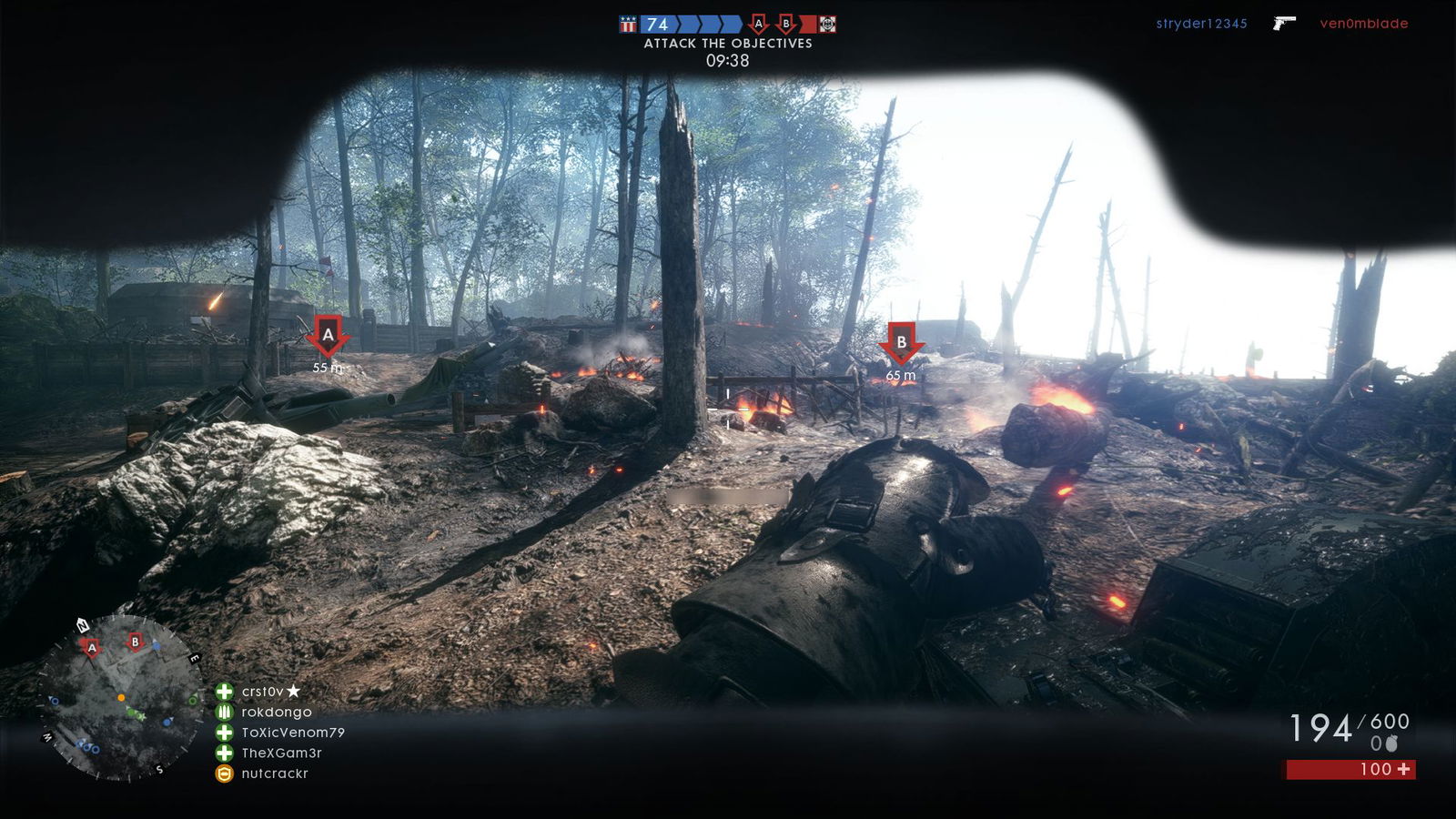The image size is (1456, 819).
Task: Click objective B flag in top scorebar
Action: pyautogui.click(x=786, y=25)
